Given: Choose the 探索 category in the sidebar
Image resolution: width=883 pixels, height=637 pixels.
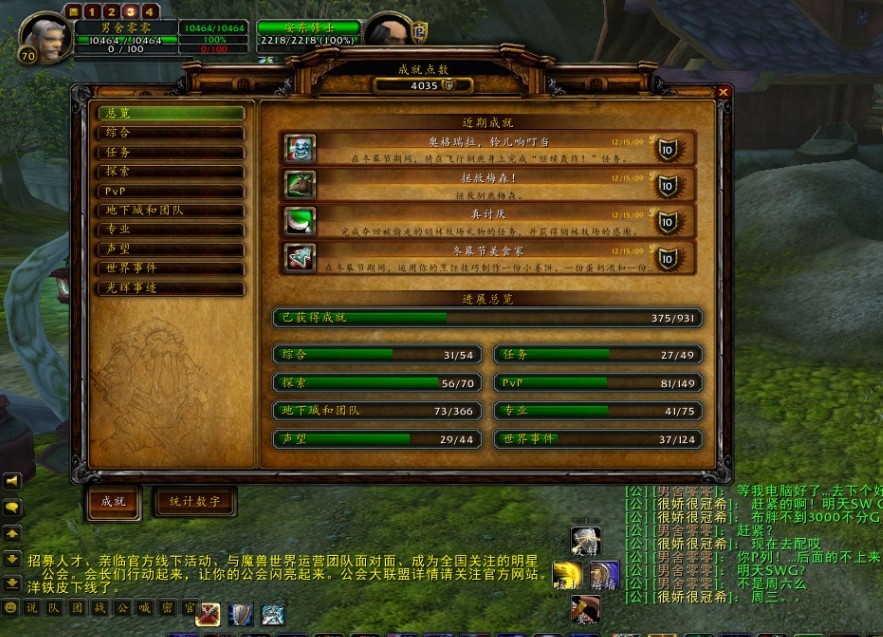Looking at the screenshot, I should [169, 171].
